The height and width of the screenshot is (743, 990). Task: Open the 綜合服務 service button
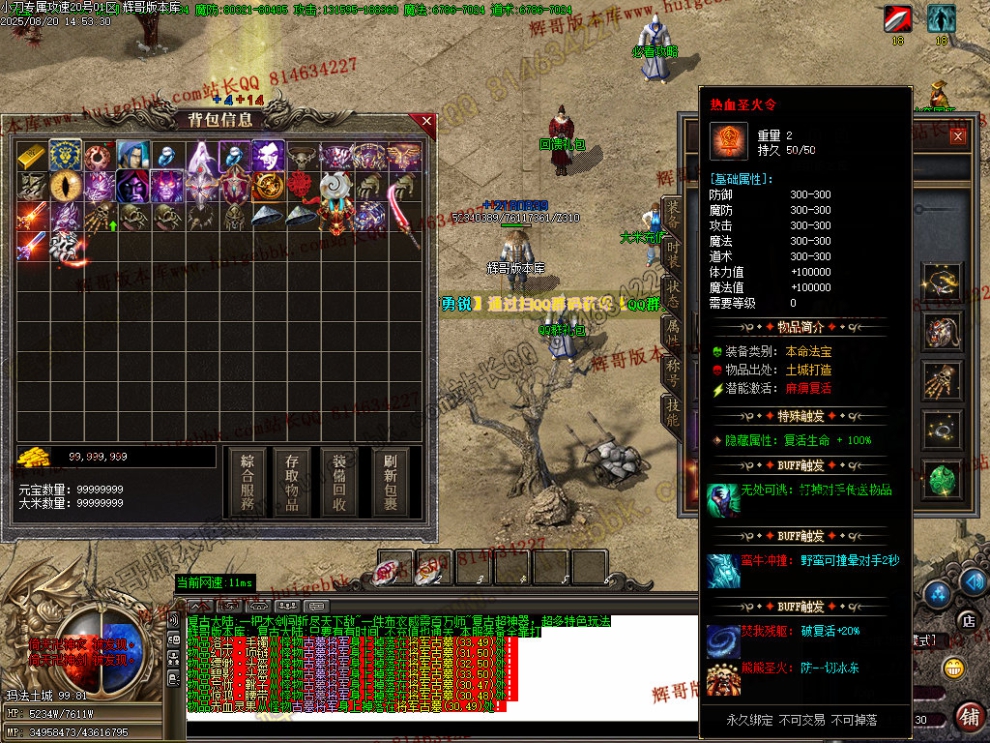point(246,481)
